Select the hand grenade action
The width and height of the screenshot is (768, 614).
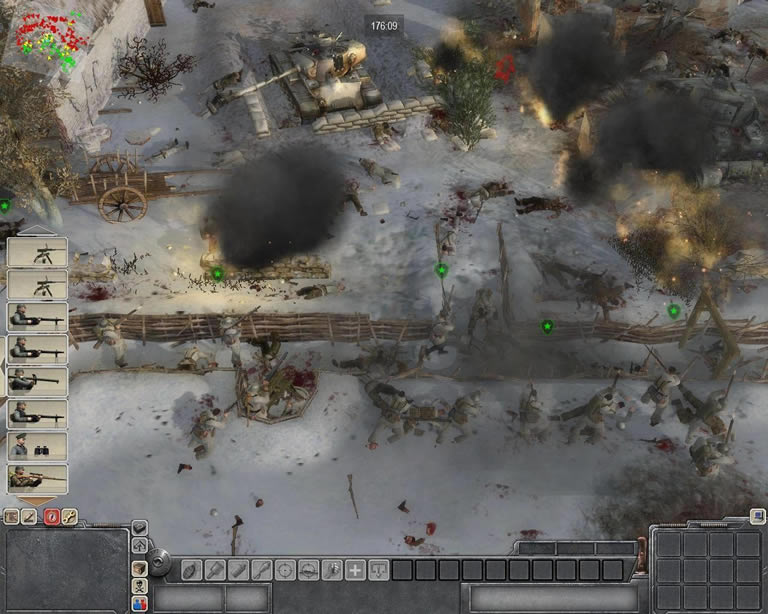click(x=190, y=570)
